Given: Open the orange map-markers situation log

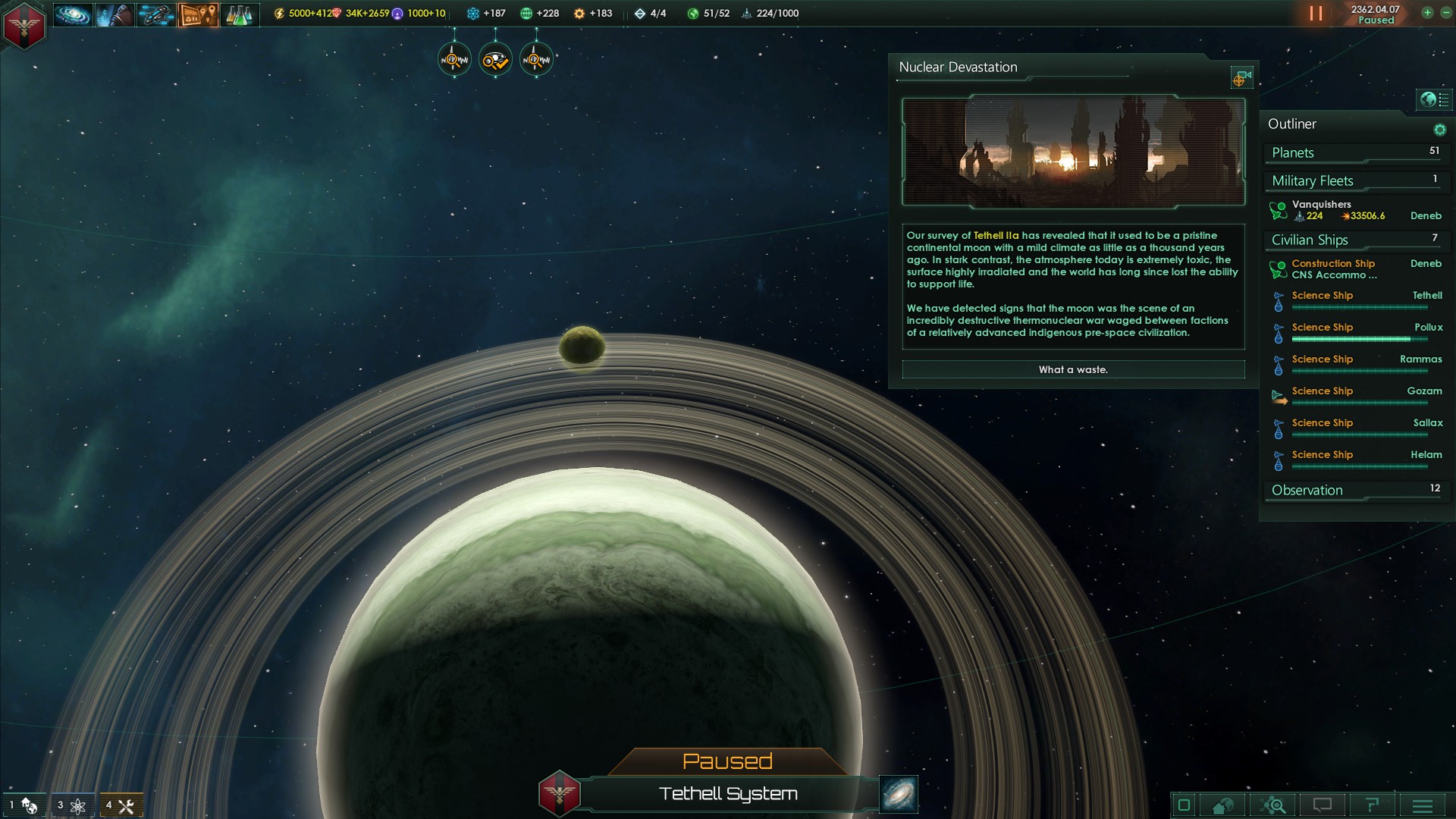Looking at the screenshot, I should [x=198, y=14].
